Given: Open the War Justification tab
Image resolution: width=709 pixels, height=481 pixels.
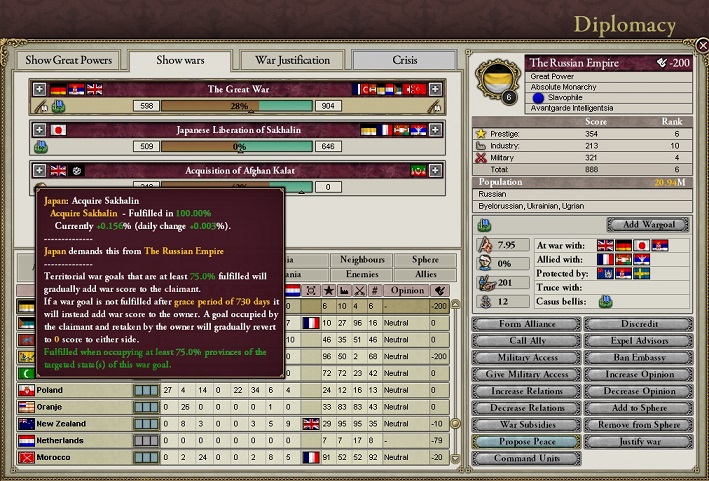Looking at the screenshot, I should point(292,60).
